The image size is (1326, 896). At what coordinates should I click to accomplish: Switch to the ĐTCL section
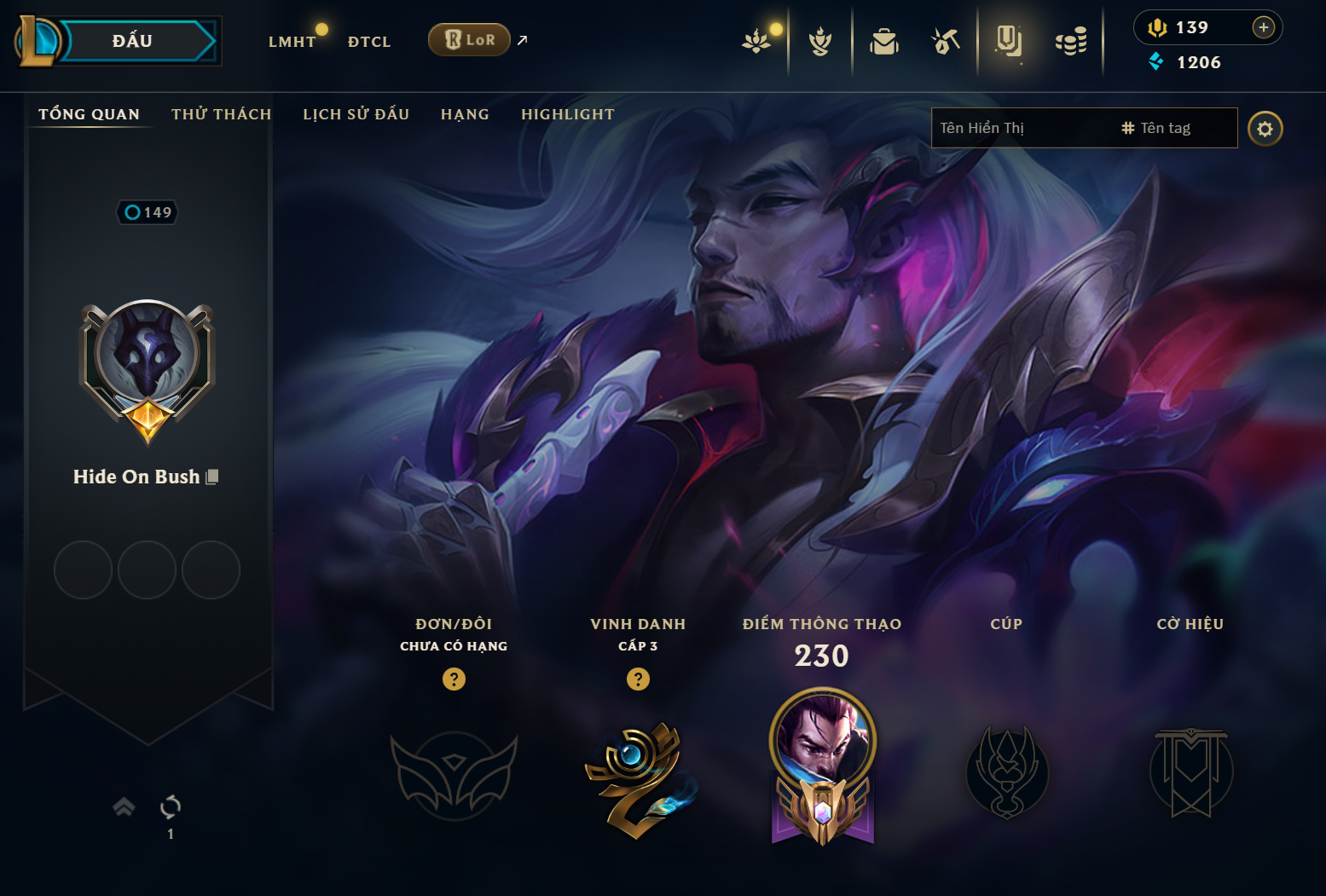(x=368, y=42)
